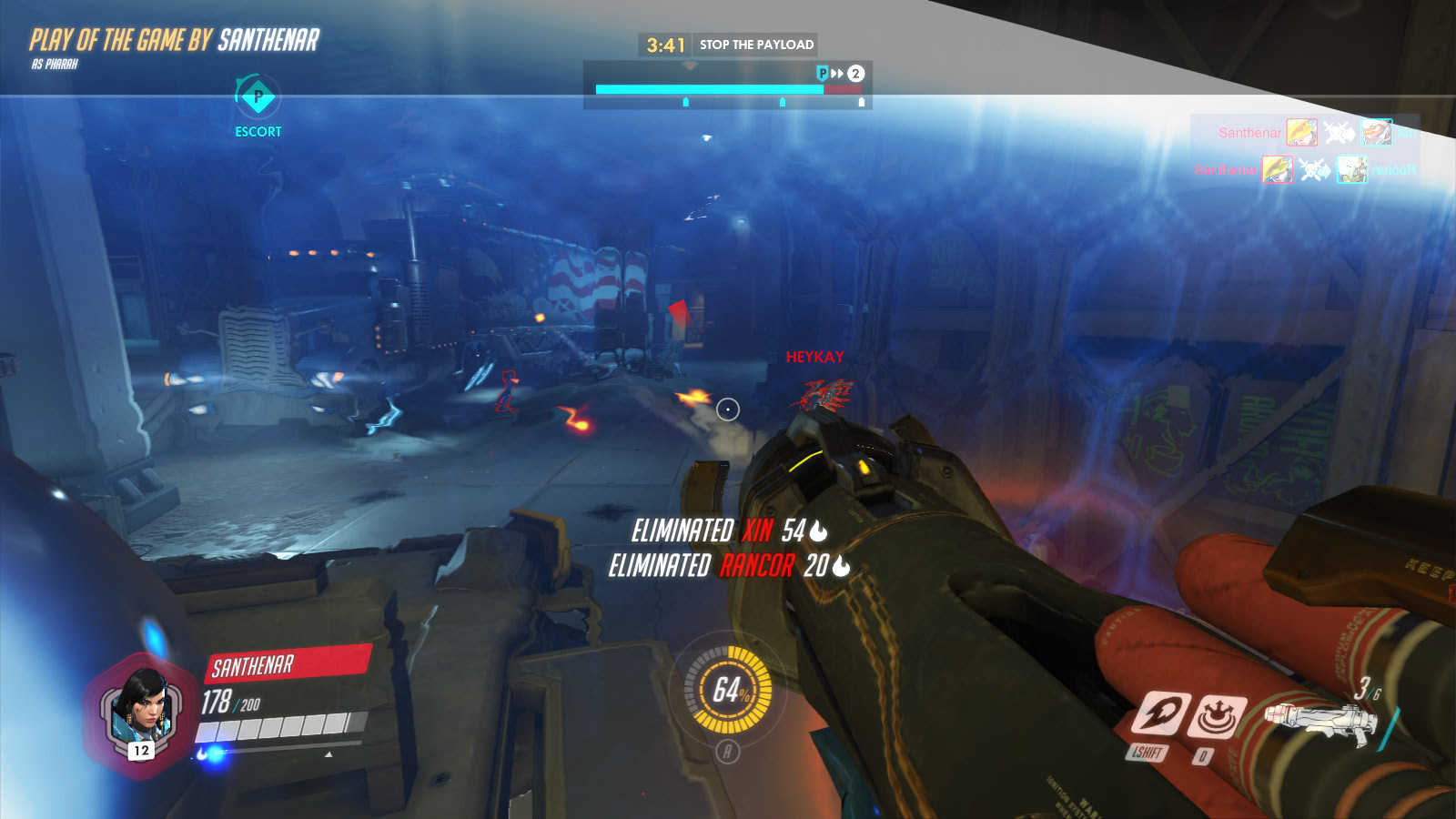Click the ultimate charge meter
Viewport: 1456px width, 819px height.
tap(728, 690)
